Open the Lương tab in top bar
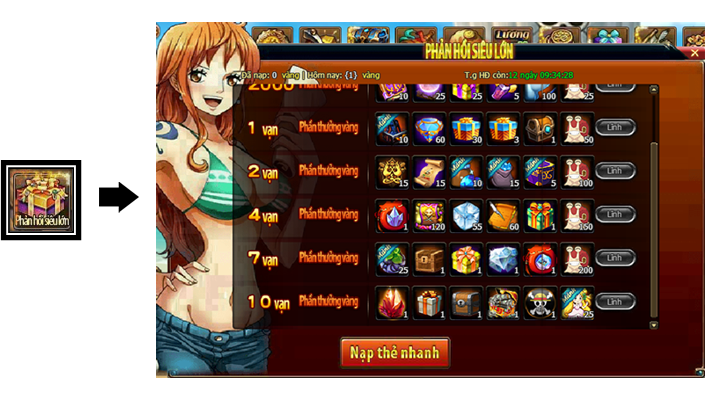 (512, 36)
